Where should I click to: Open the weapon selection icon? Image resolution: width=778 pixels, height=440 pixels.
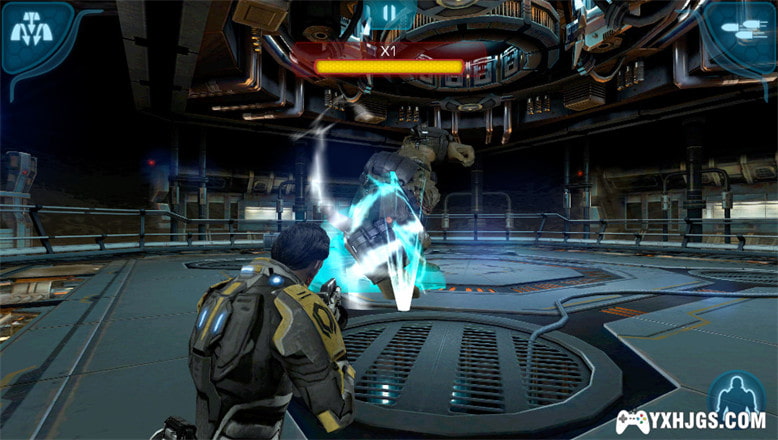[743, 33]
